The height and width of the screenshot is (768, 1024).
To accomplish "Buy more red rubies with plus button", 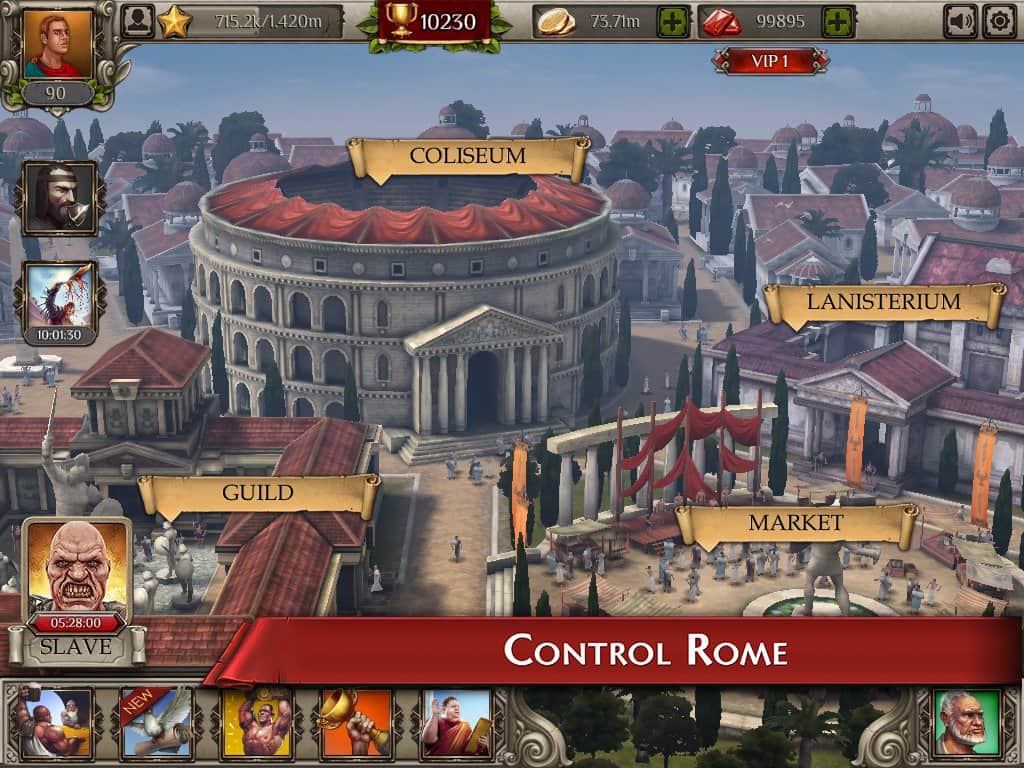I will pyautogui.click(x=838, y=21).
